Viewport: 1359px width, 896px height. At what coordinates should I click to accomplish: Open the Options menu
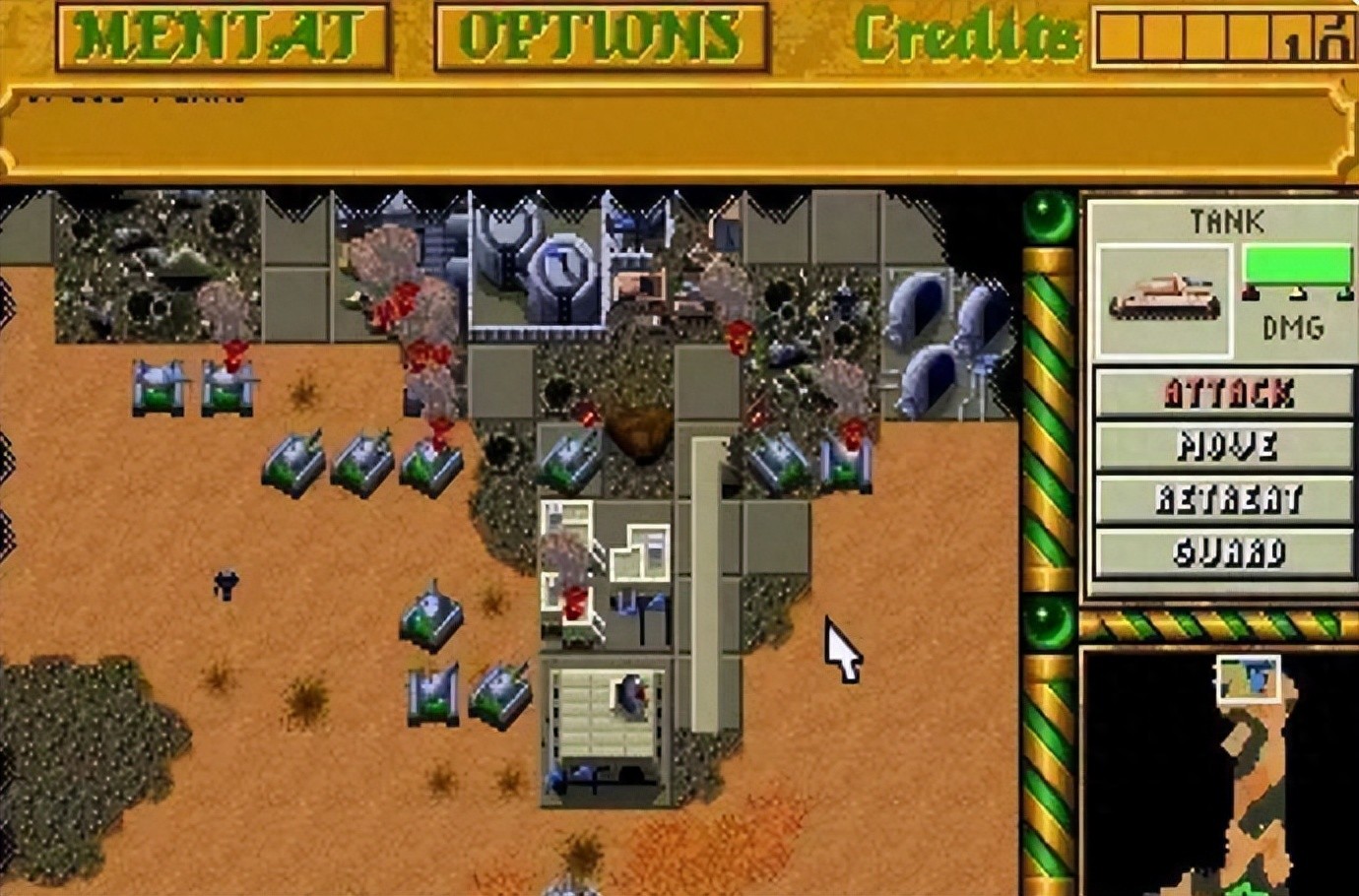pos(600,36)
